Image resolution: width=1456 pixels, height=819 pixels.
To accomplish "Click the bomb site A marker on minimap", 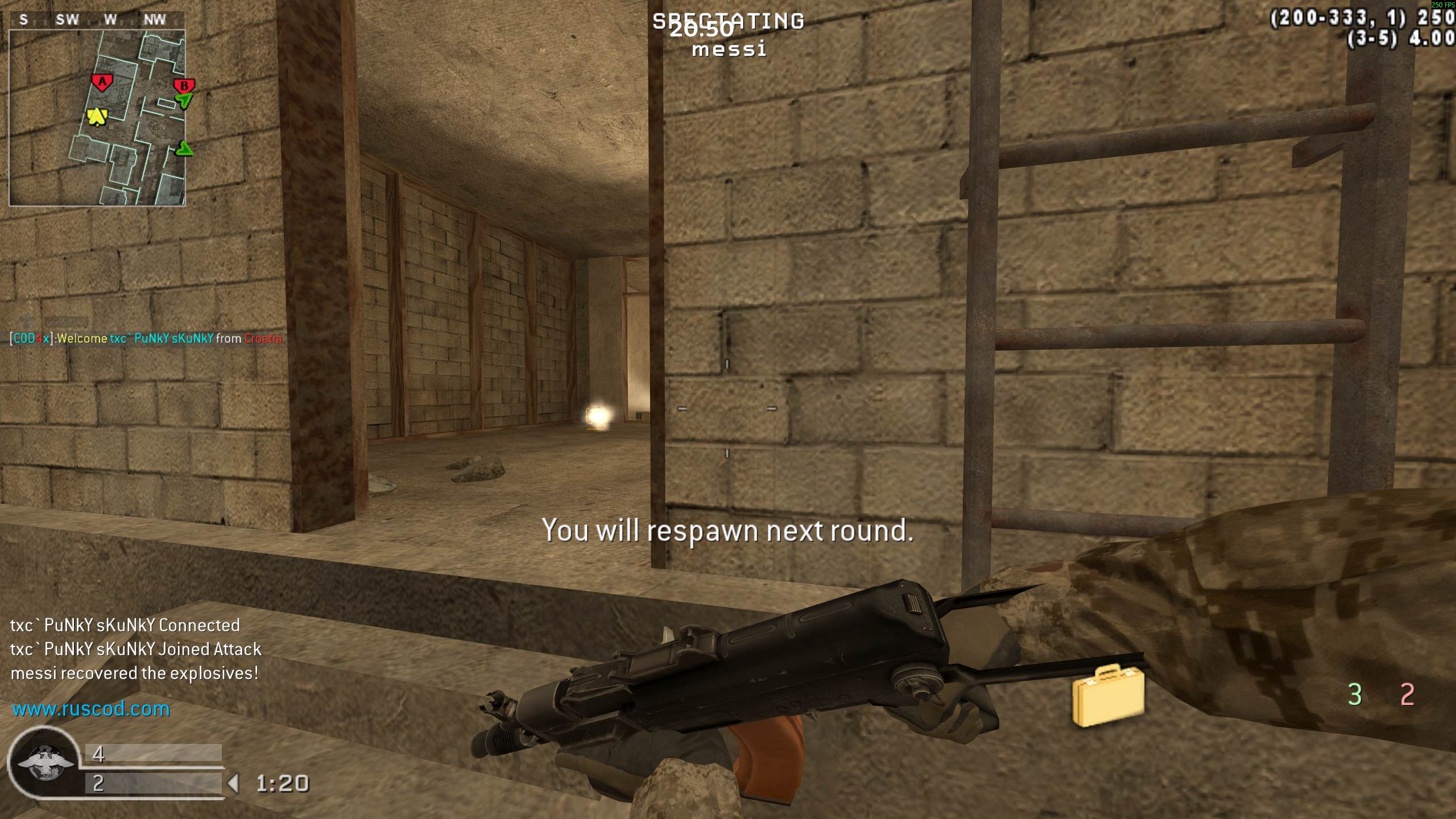I will click(102, 83).
